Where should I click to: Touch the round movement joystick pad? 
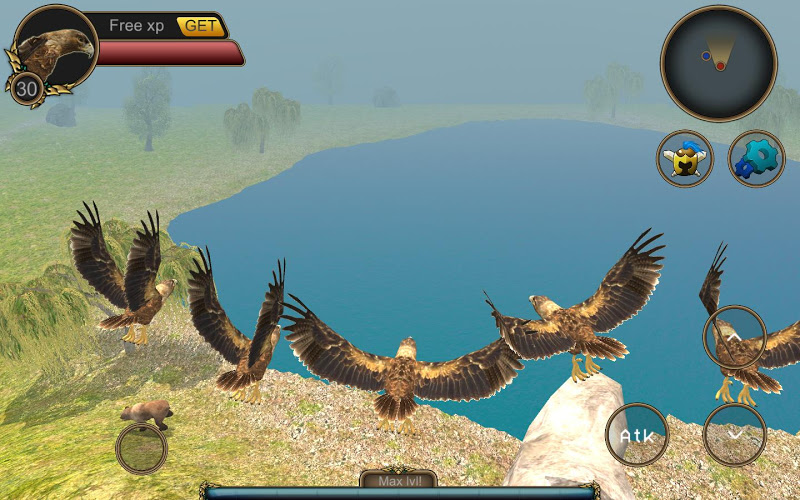pyautogui.click(x=141, y=449)
